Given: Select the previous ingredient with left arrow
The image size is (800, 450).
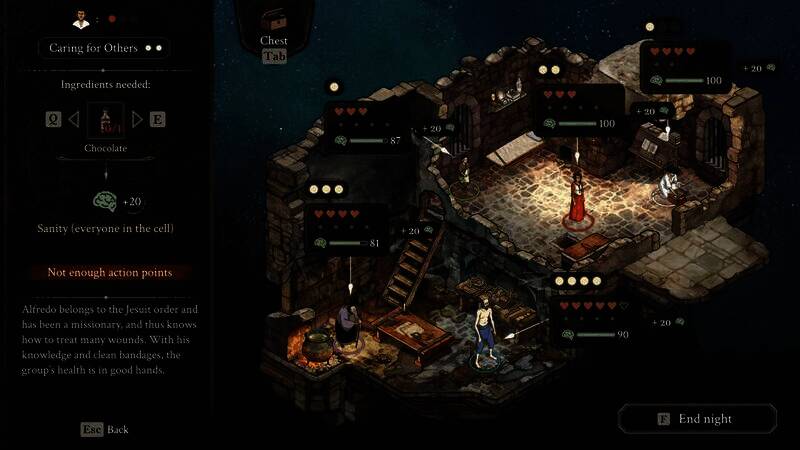Looking at the screenshot, I should [73, 120].
